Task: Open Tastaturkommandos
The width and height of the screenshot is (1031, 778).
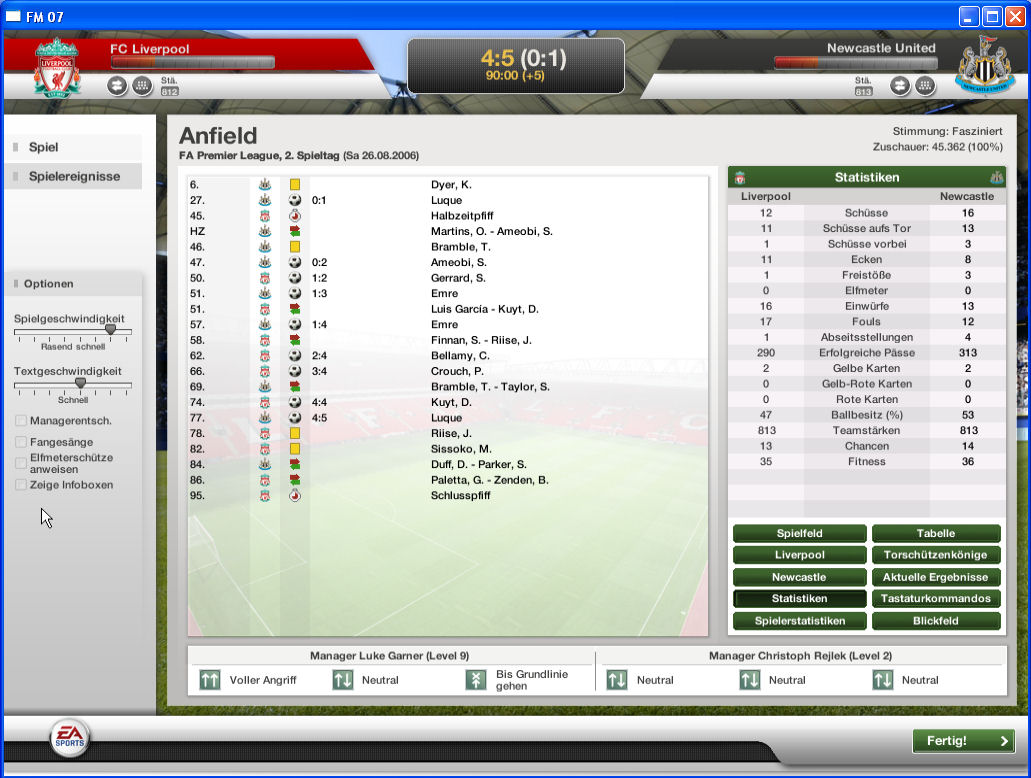Action: pyautogui.click(x=935, y=599)
